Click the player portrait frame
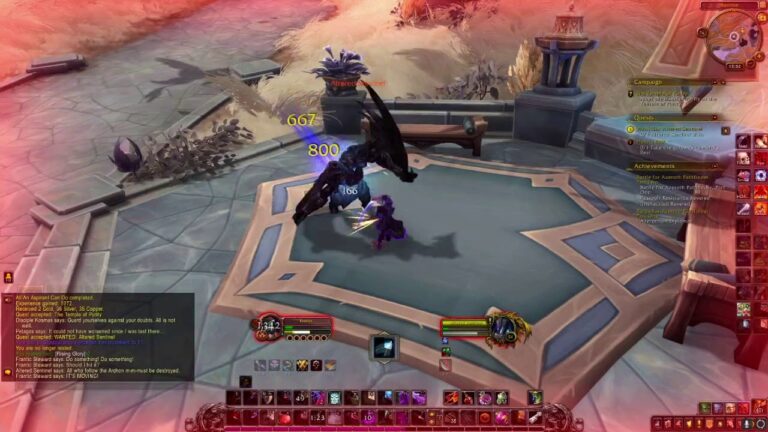The image size is (768, 432). coord(267,325)
